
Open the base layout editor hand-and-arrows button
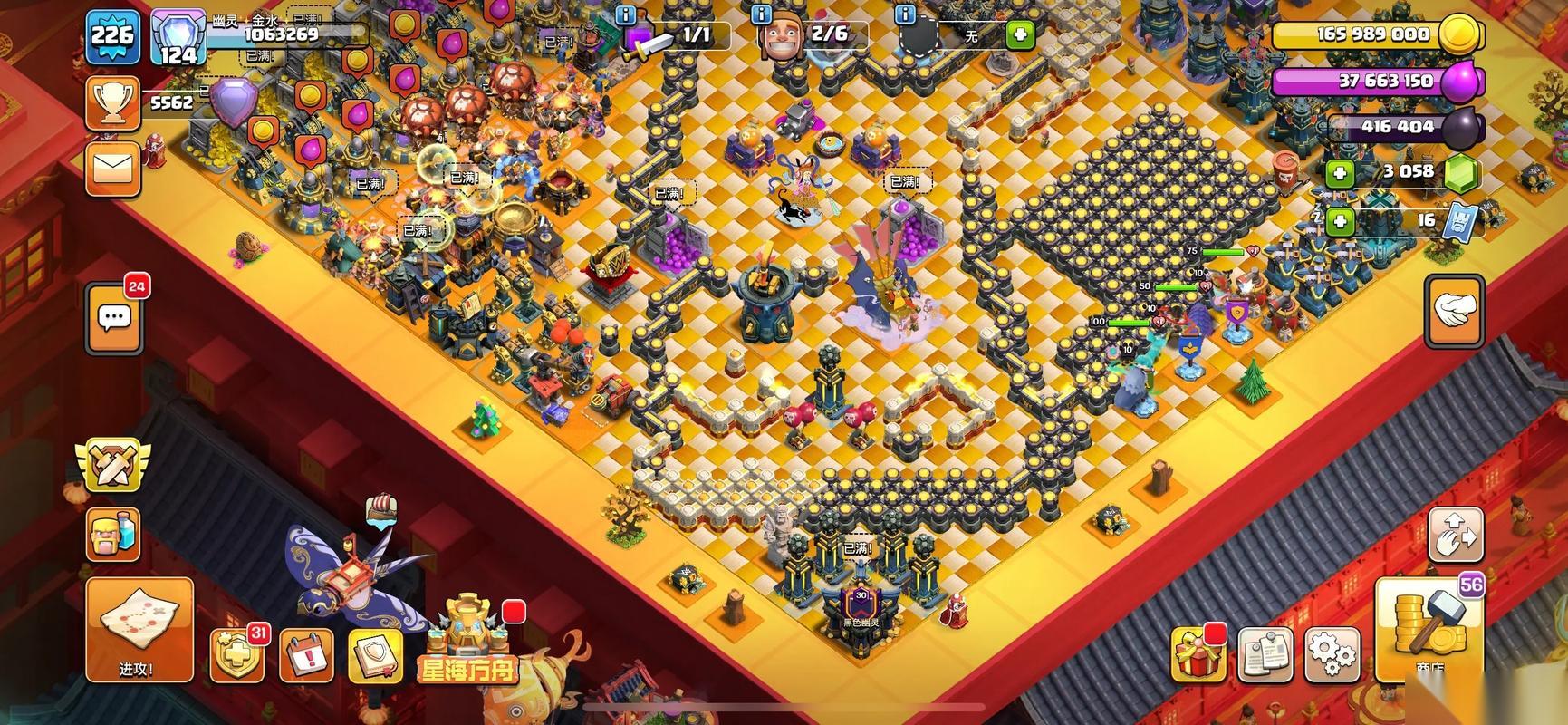click(x=1456, y=536)
